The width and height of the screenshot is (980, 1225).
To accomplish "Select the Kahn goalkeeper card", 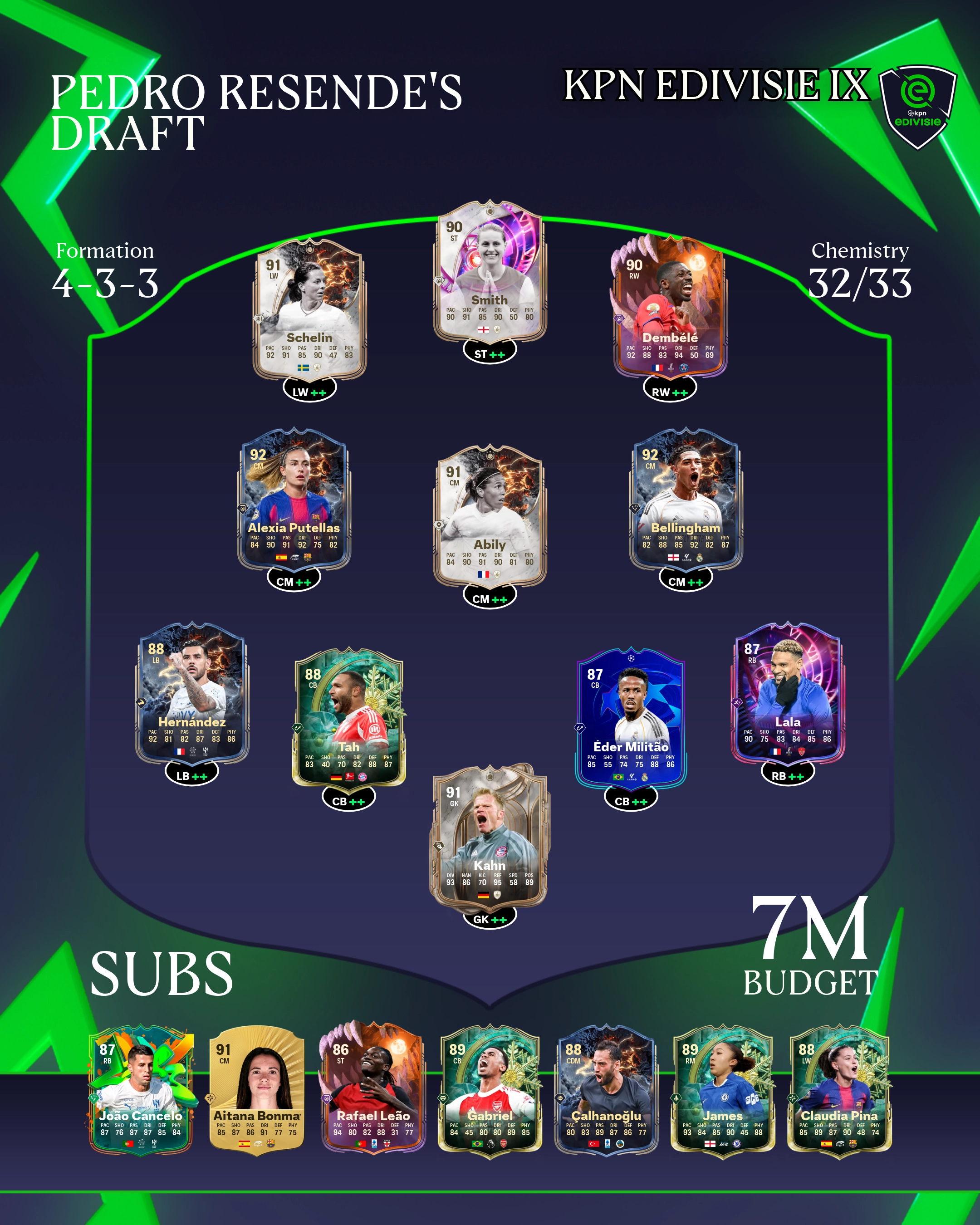I will (490, 836).
